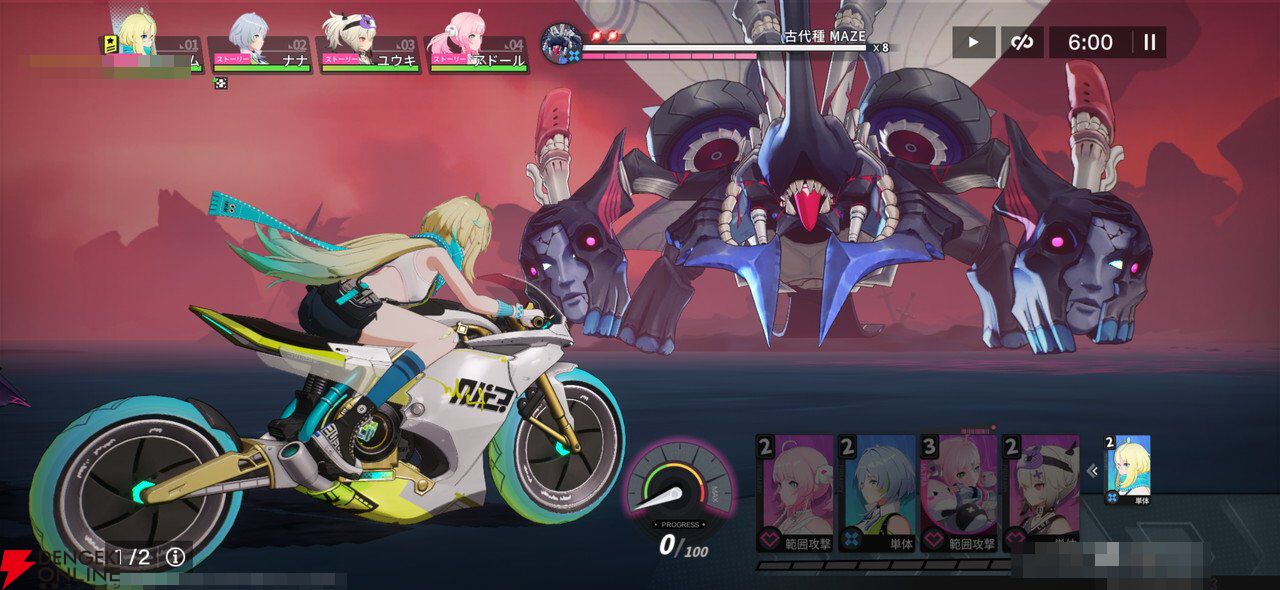This screenshot has height=590, width=1280.
Task: Select party member 03 ユウキ portrait
Action: coord(355,38)
